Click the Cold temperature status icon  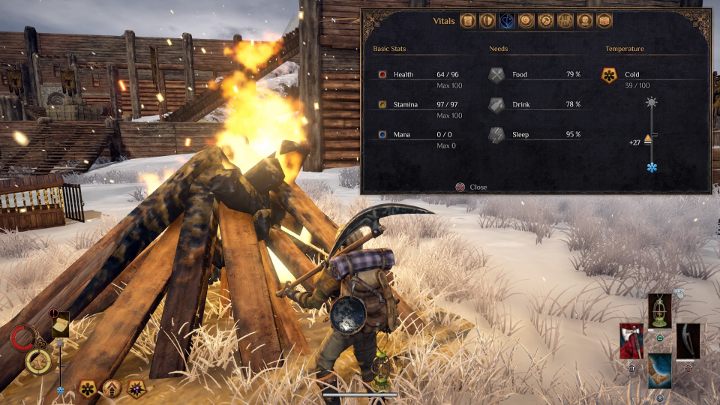tap(610, 74)
